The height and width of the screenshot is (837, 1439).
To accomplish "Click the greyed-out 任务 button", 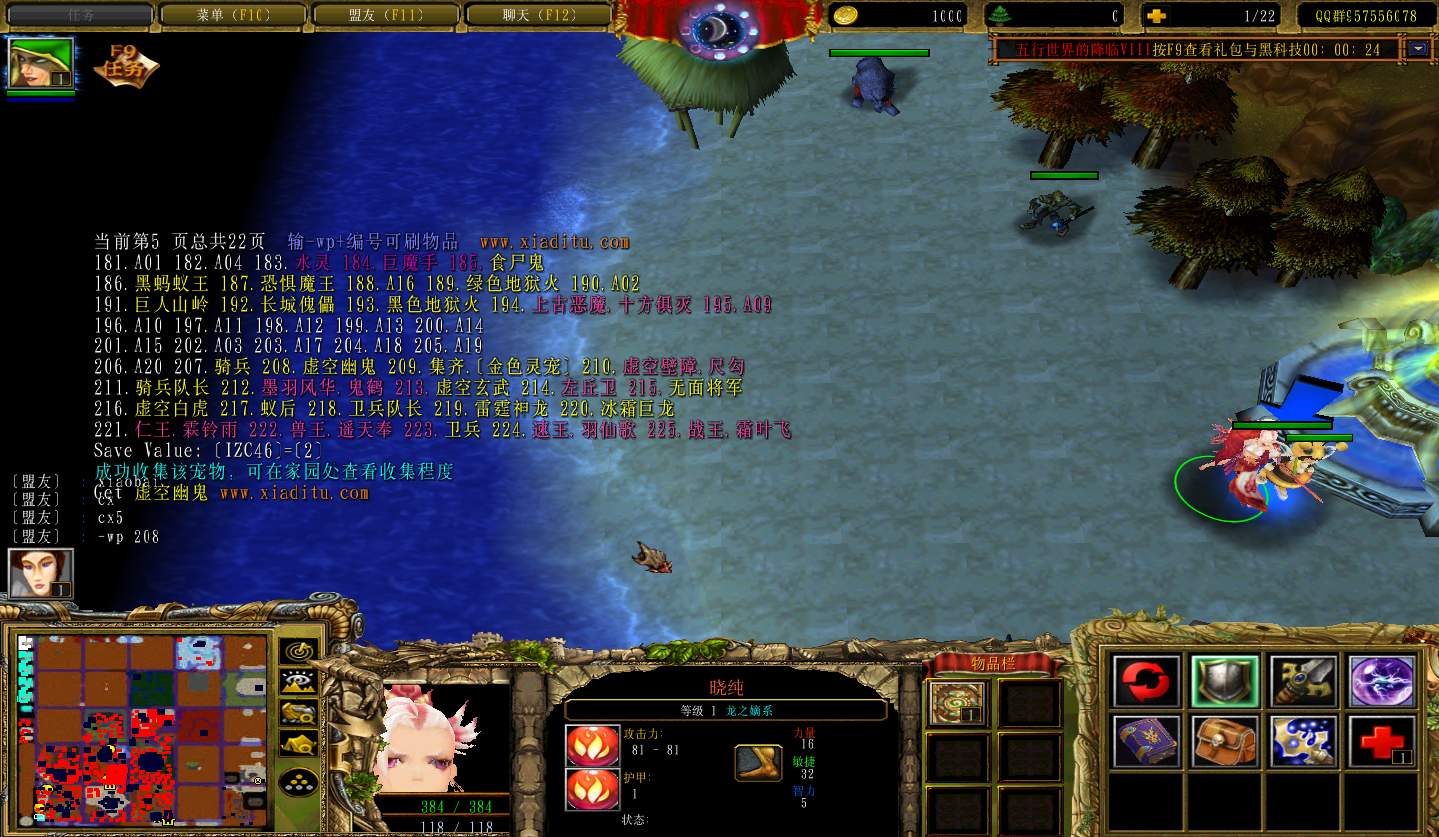I will pos(80,15).
